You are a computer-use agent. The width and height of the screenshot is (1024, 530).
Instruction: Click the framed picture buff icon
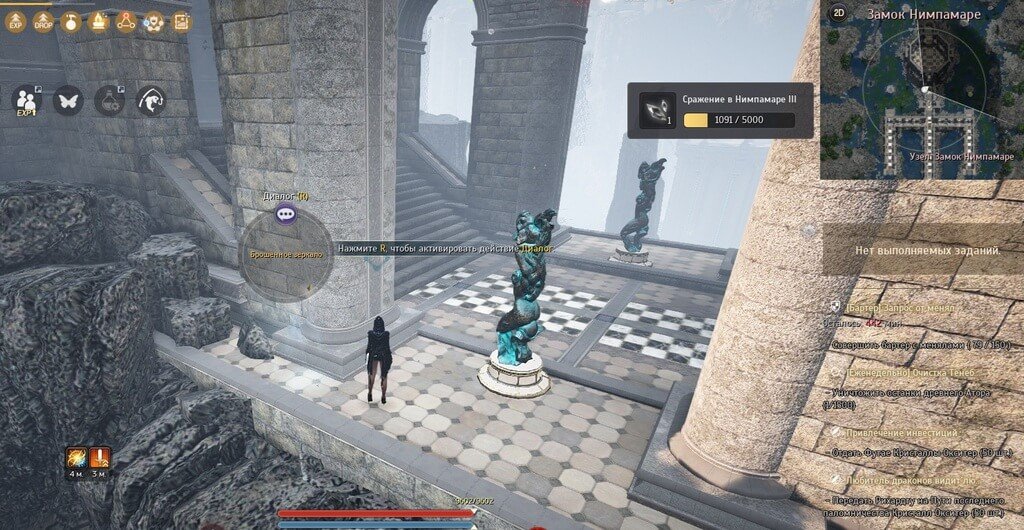click(x=181, y=21)
